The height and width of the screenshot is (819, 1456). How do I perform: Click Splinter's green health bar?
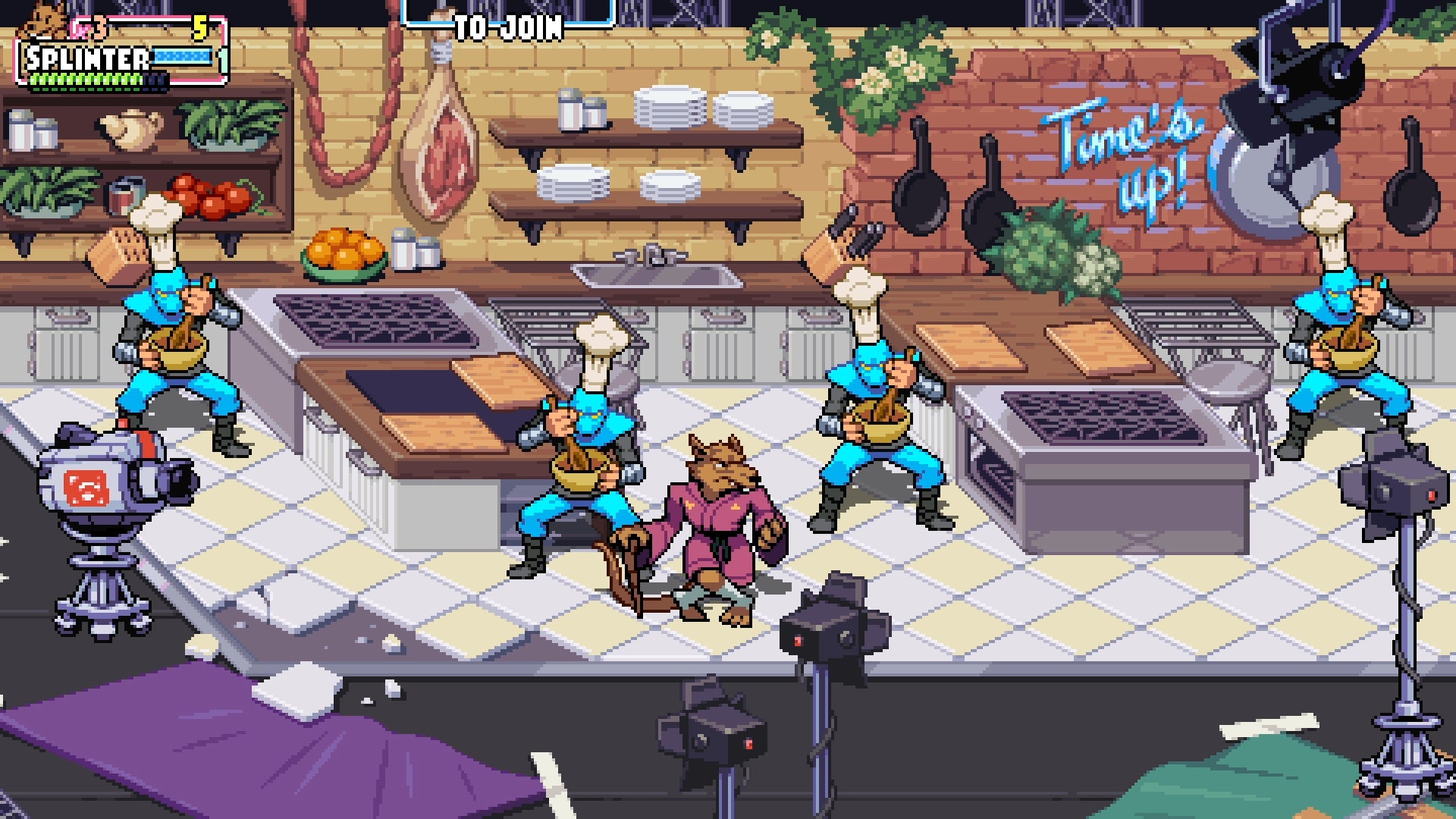click(83, 80)
